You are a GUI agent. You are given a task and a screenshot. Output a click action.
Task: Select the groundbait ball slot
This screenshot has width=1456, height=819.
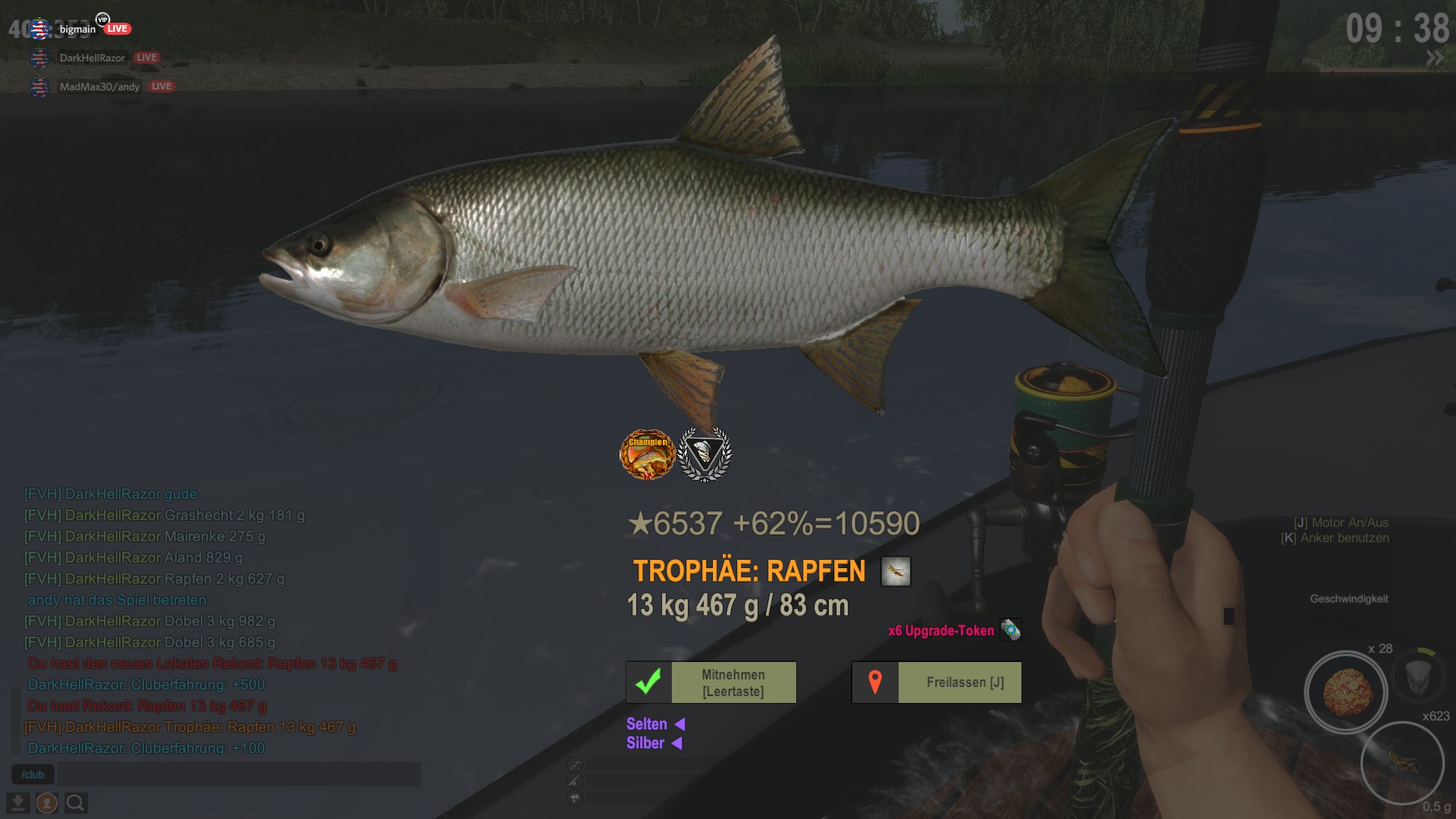(1346, 692)
